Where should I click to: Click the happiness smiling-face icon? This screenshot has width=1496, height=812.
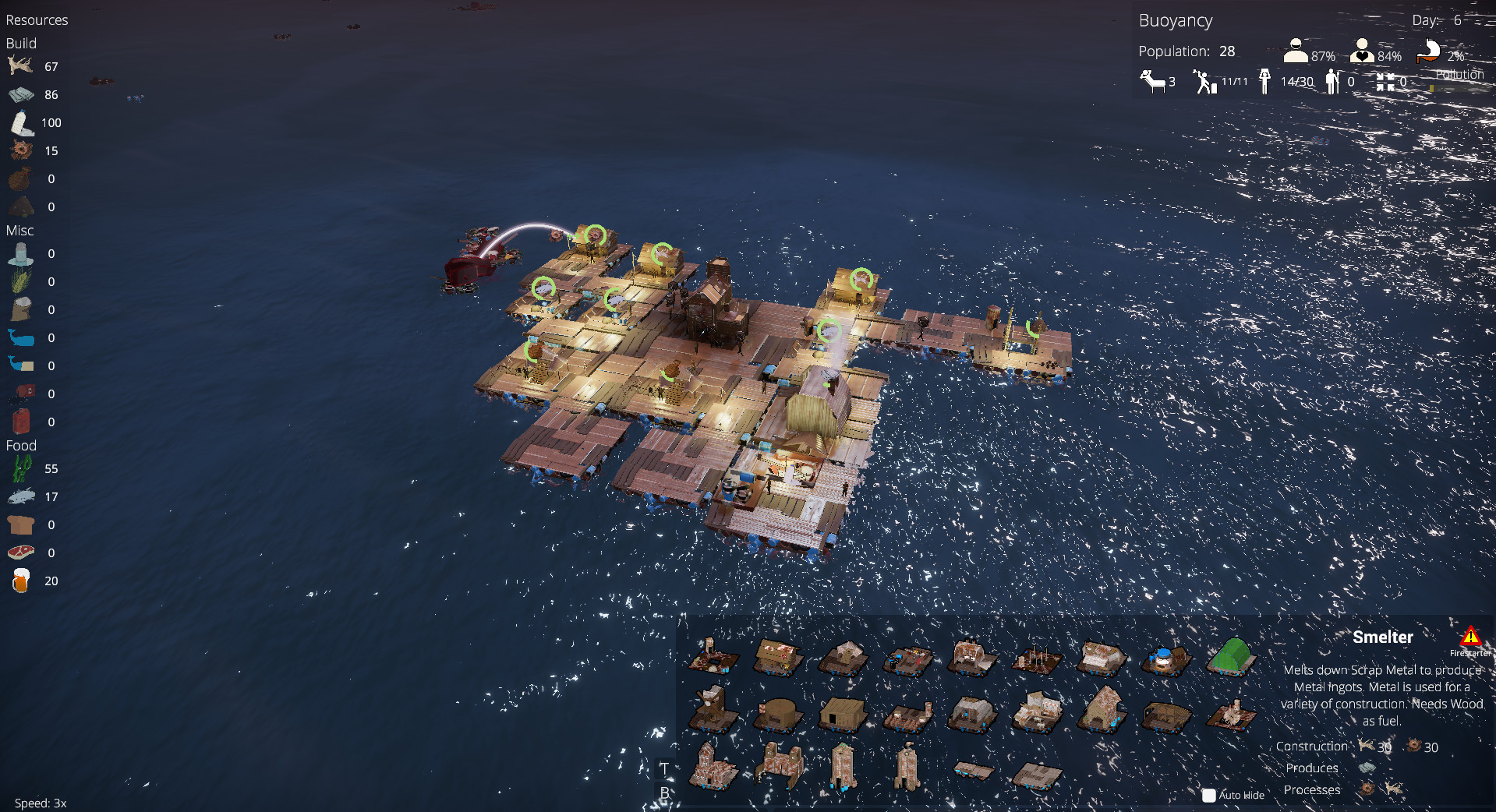tap(1295, 51)
